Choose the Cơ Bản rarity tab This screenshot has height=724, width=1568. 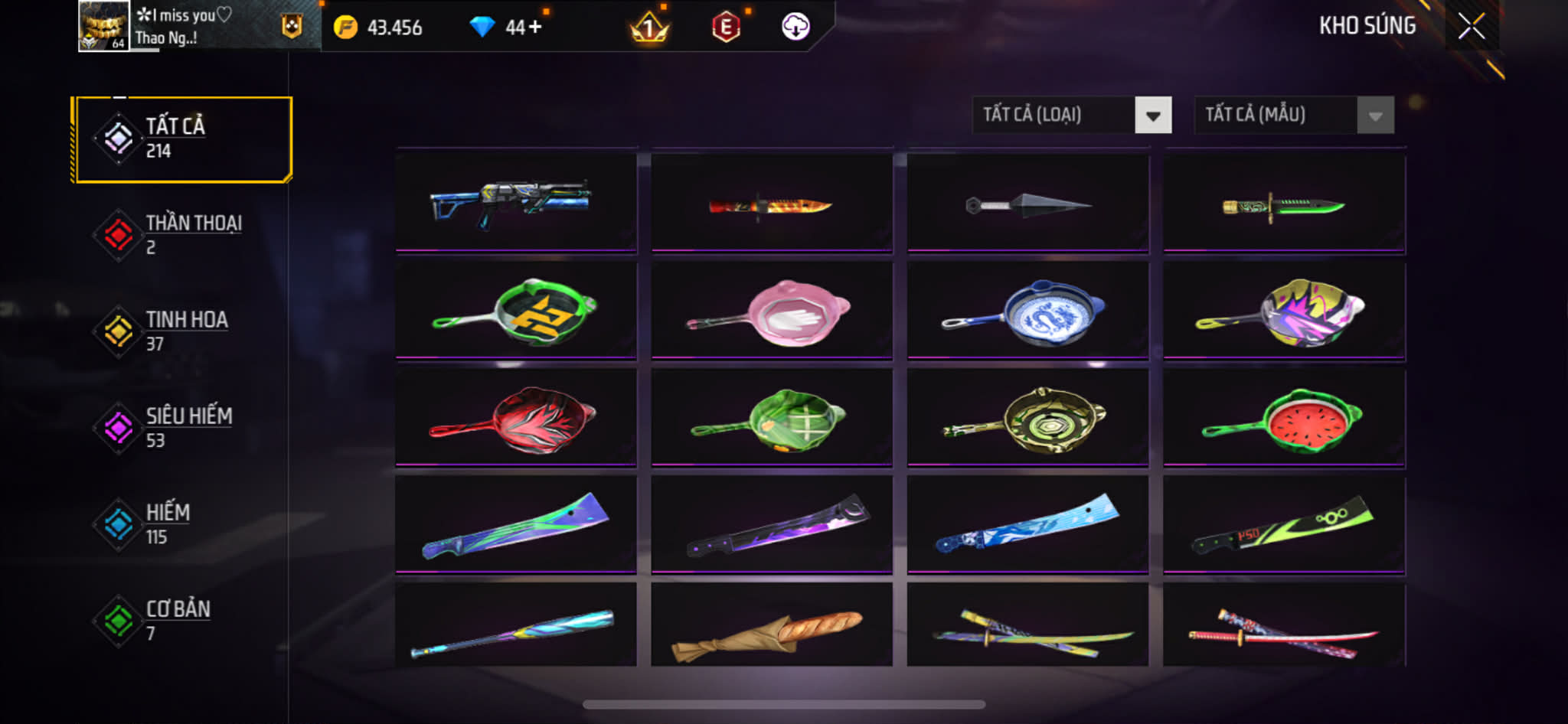click(x=182, y=621)
